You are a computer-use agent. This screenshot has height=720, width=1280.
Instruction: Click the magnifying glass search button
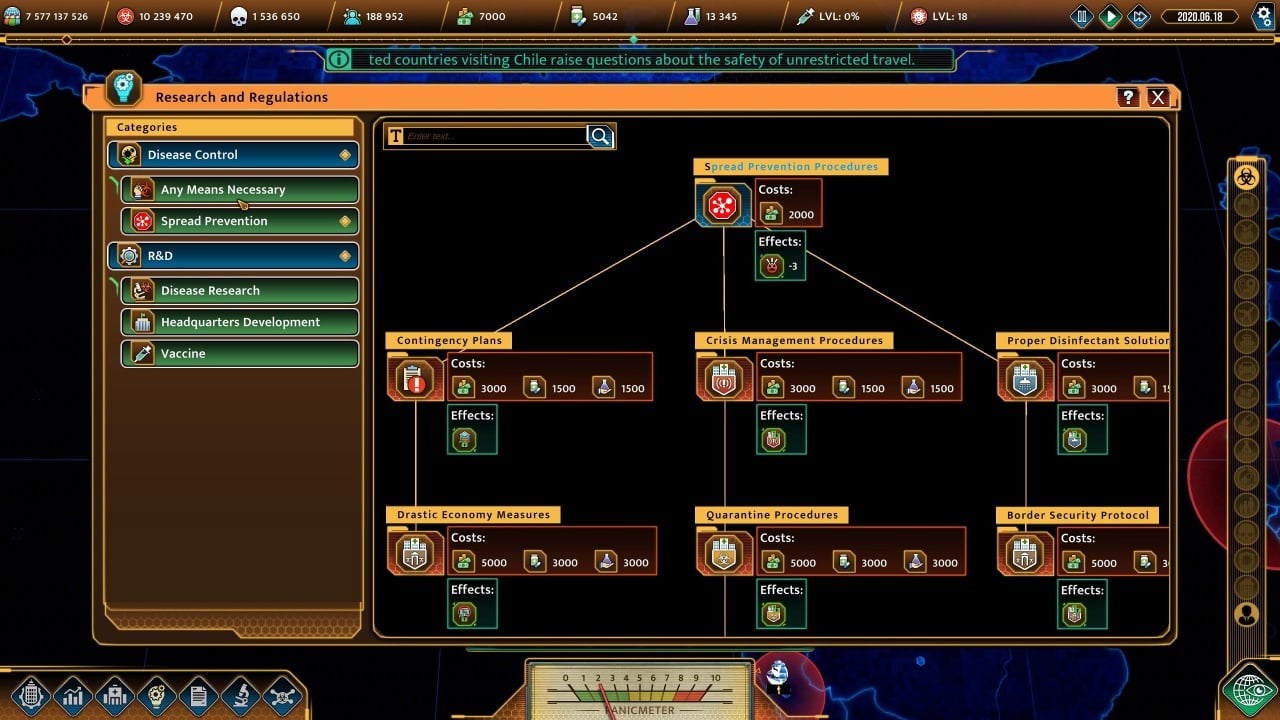point(600,136)
